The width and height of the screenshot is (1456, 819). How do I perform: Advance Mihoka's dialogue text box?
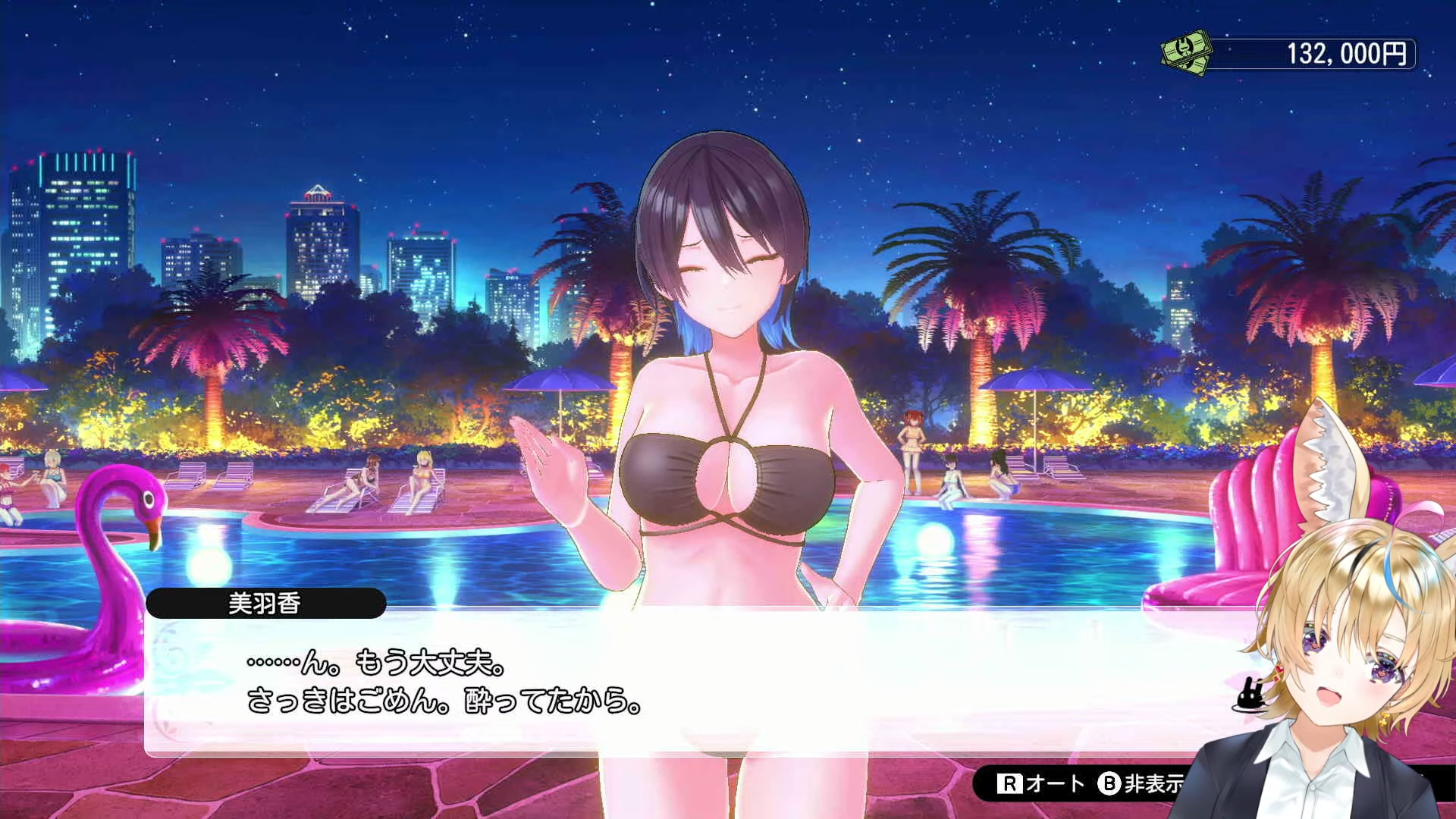[x=682, y=682]
